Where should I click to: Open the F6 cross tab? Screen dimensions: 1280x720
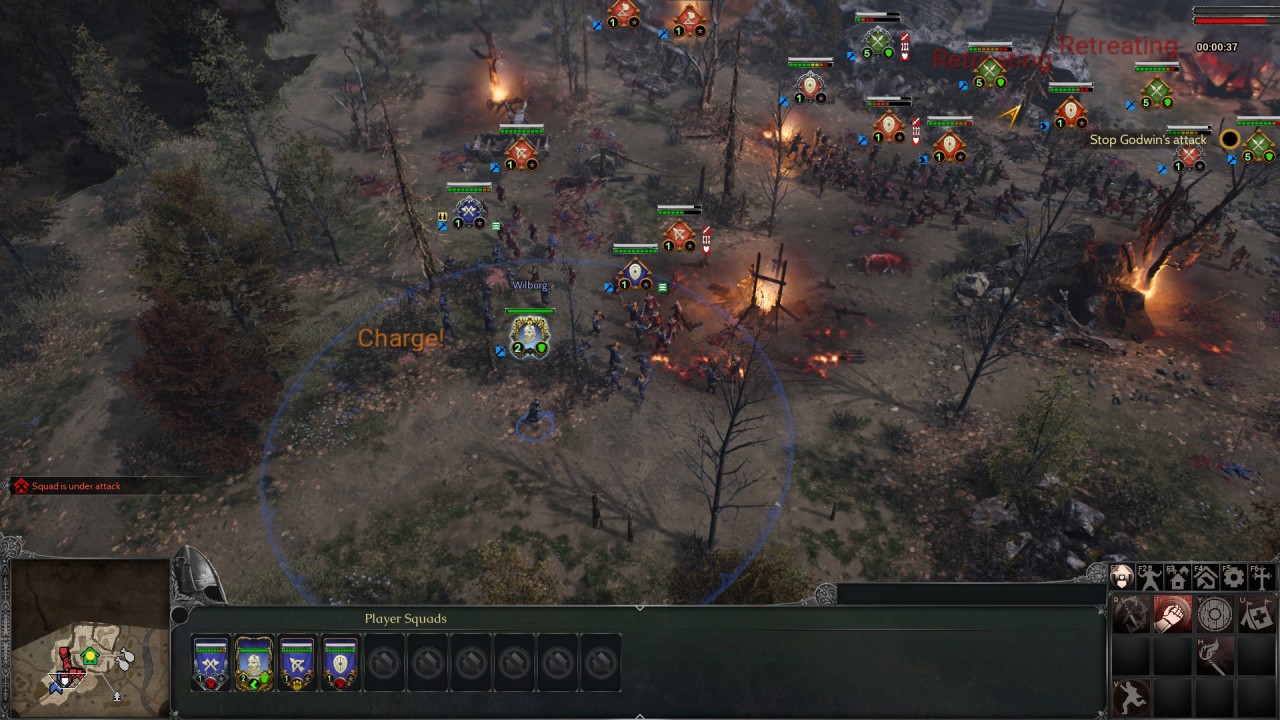click(1262, 577)
